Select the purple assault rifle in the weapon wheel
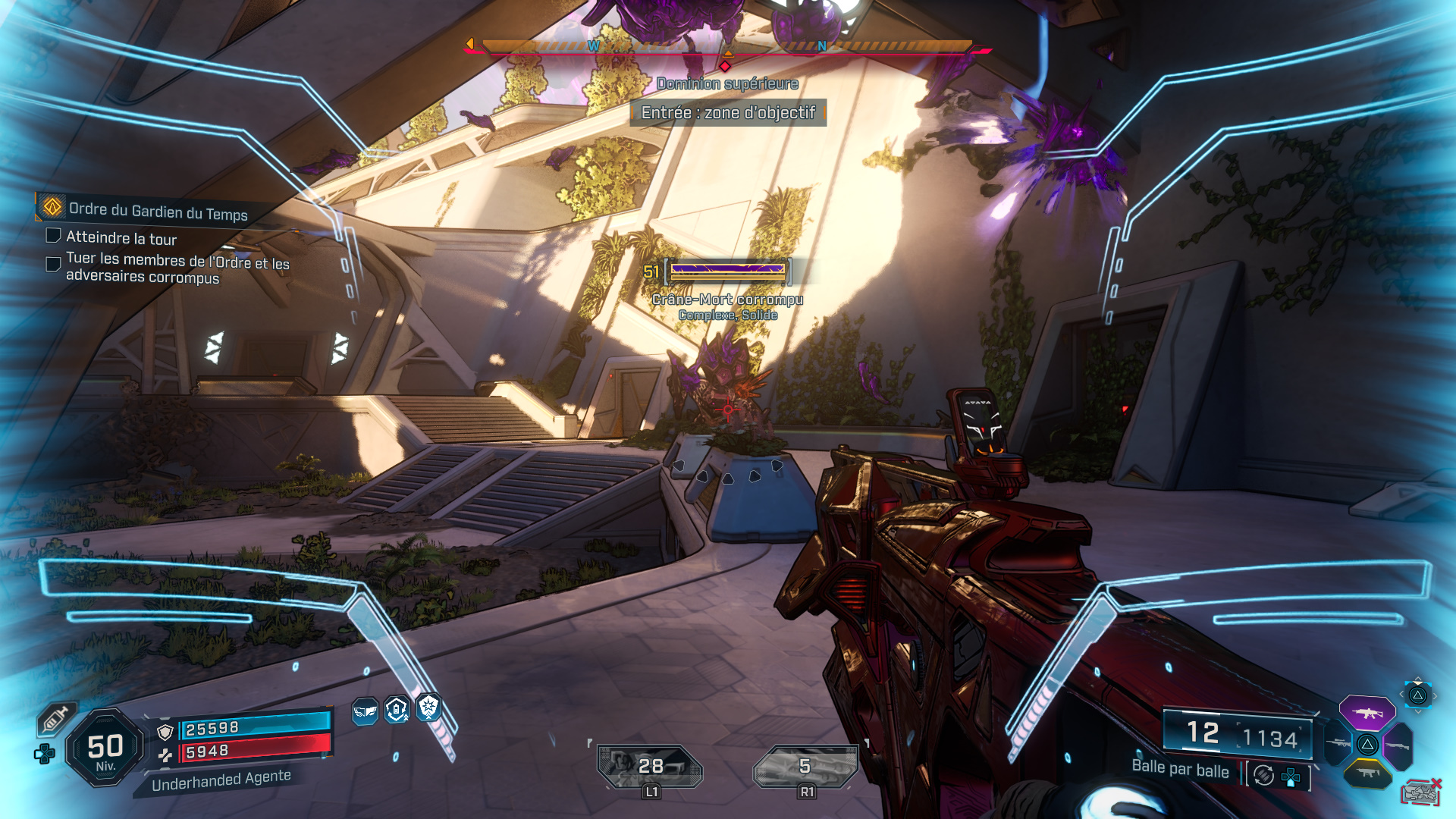 click(1367, 713)
